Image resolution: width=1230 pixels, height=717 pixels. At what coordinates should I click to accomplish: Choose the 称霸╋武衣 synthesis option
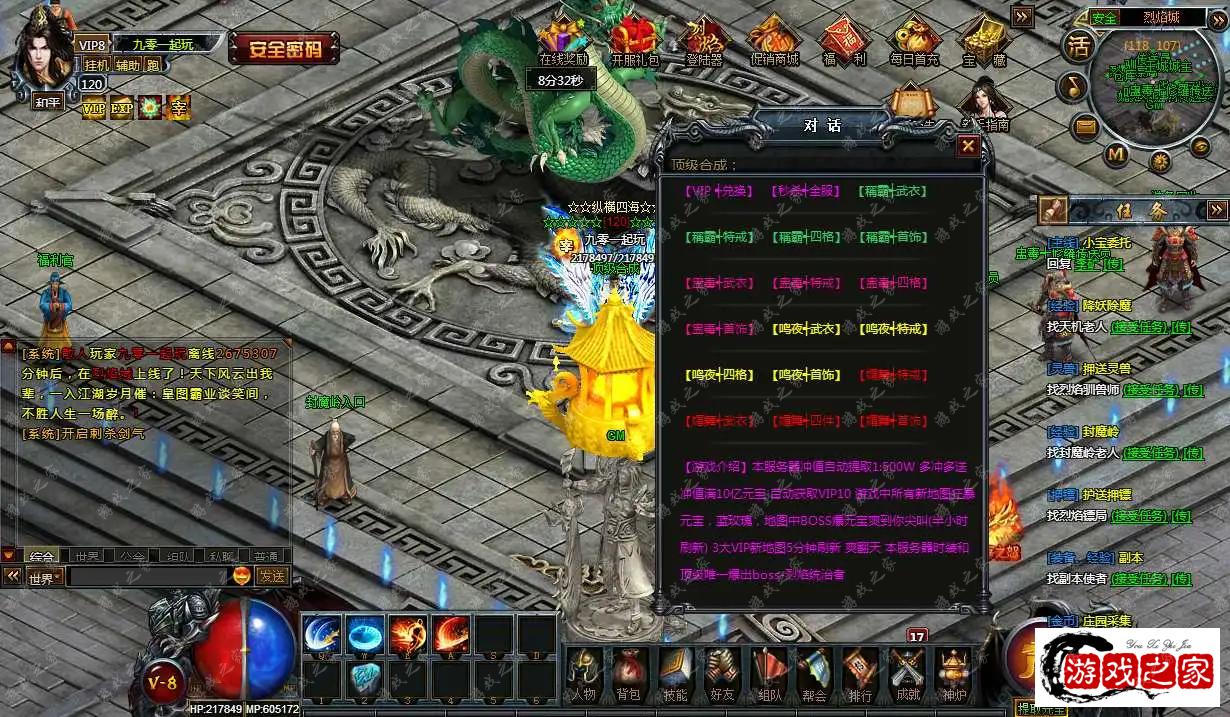pyautogui.click(x=892, y=191)
